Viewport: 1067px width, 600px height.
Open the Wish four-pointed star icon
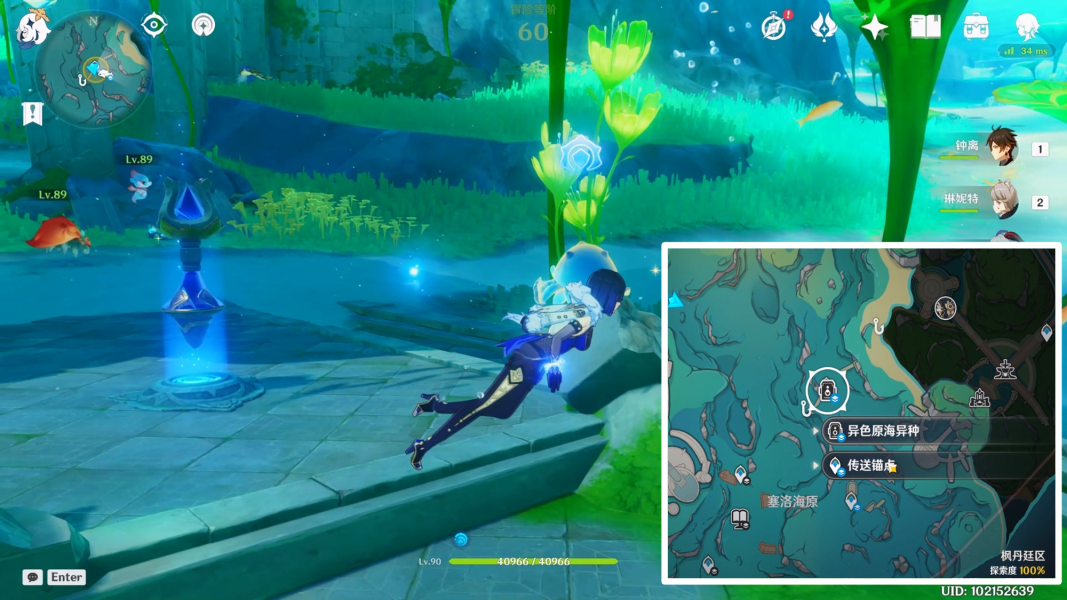click(875, 27)
